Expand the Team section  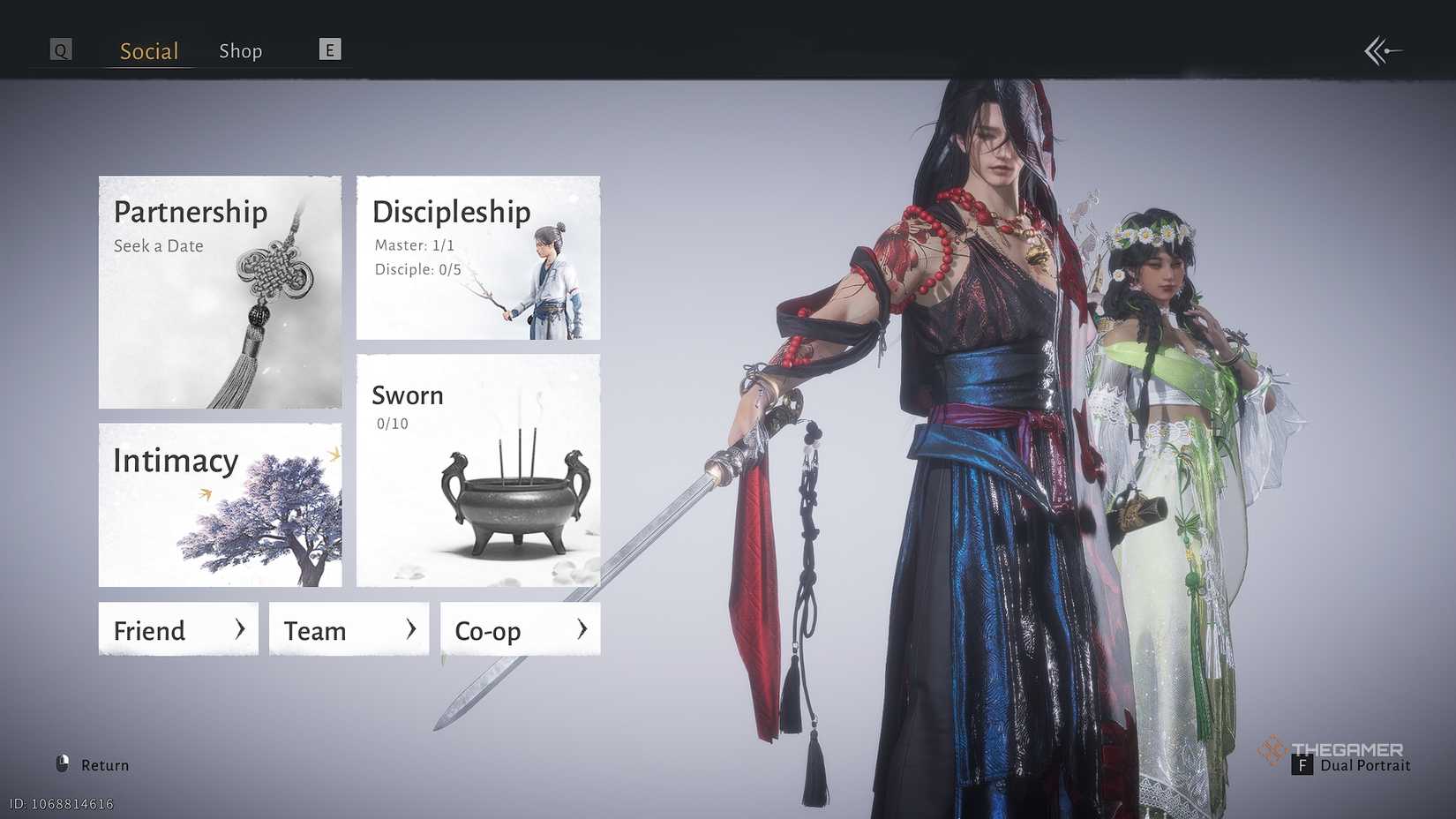[x=348, y=629]
